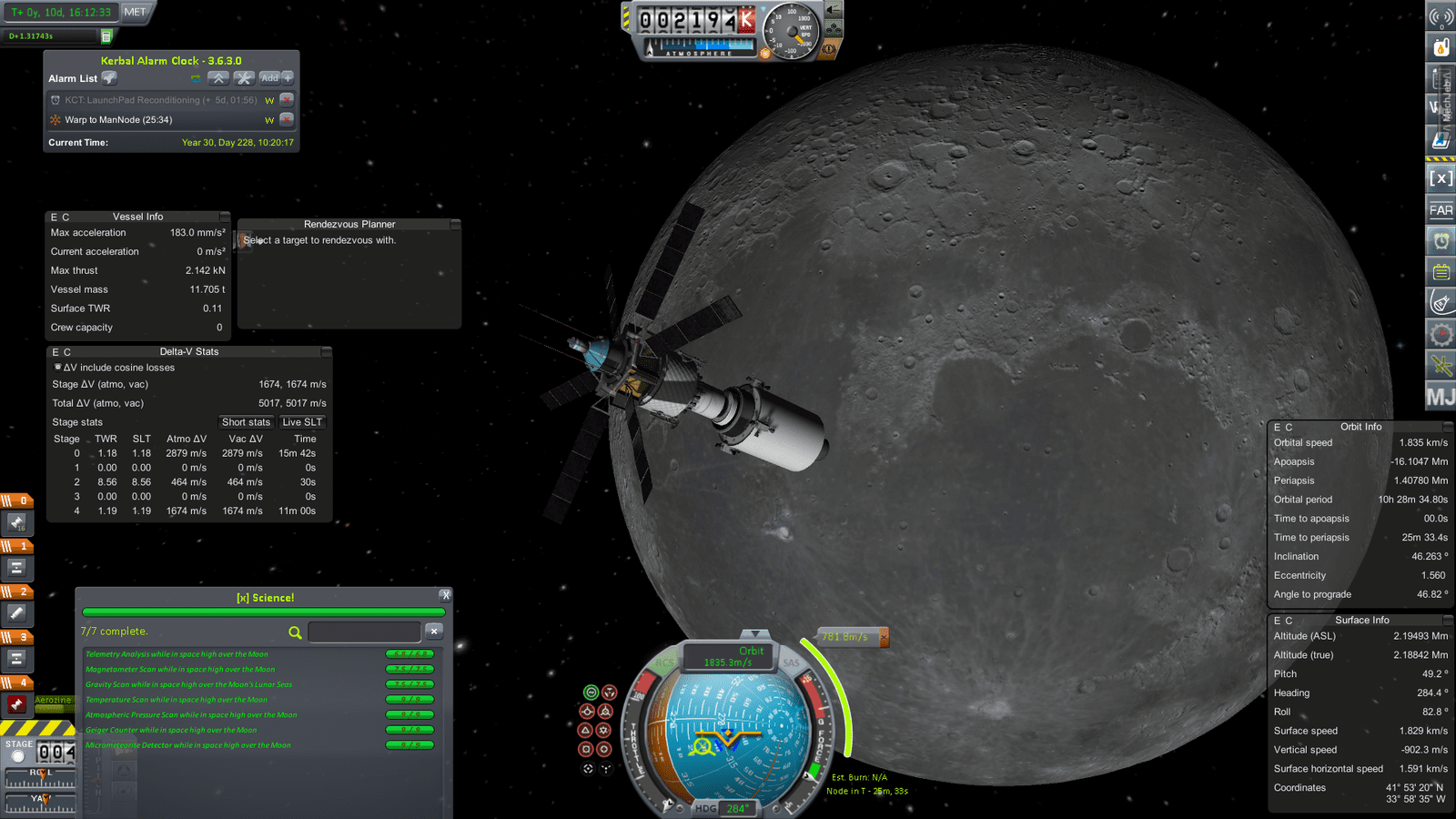Image resolution: width=1456 pixels, height=819 pixels.
Task: Select the Warp to ManNode alarm row
Action: click(155, 120)
